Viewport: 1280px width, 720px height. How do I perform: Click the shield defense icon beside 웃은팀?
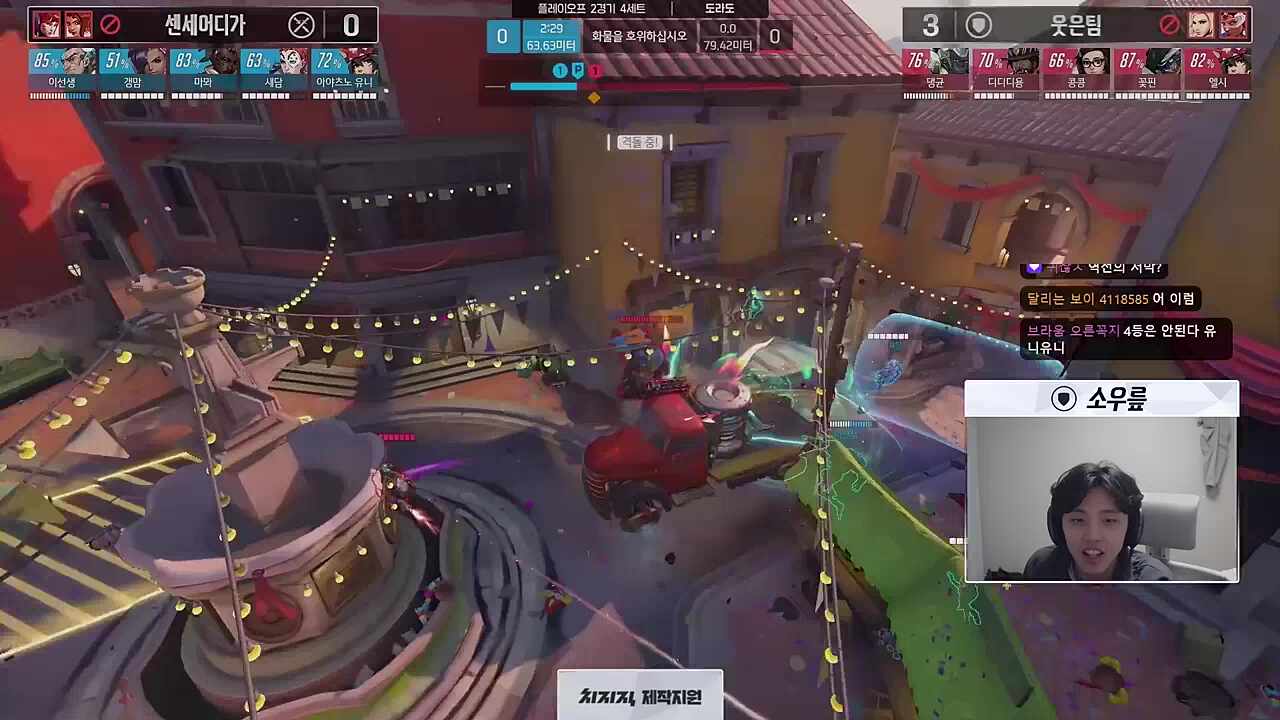coord(978,25)
